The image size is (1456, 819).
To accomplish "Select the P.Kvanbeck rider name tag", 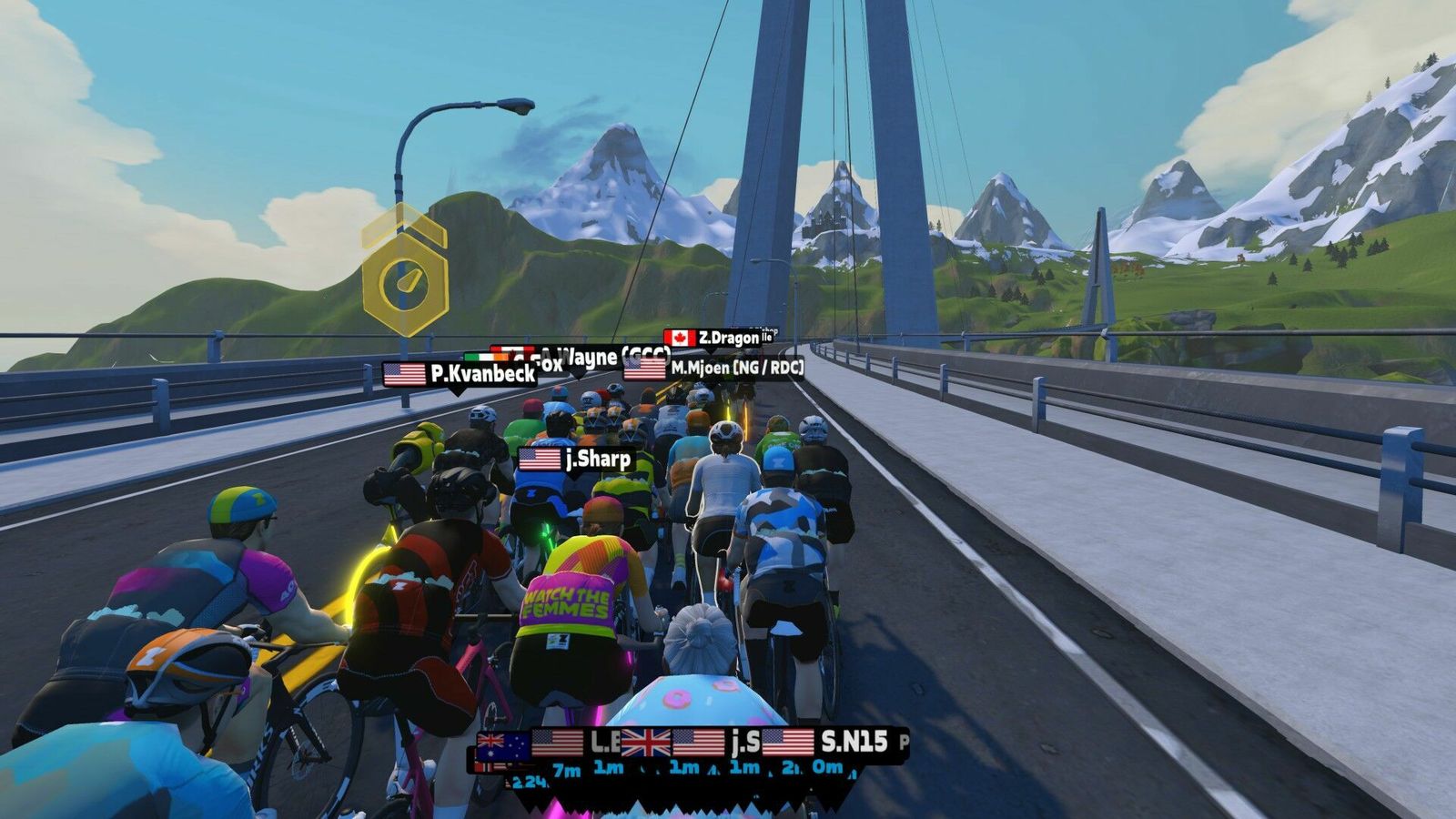I will tap(460, 374).
